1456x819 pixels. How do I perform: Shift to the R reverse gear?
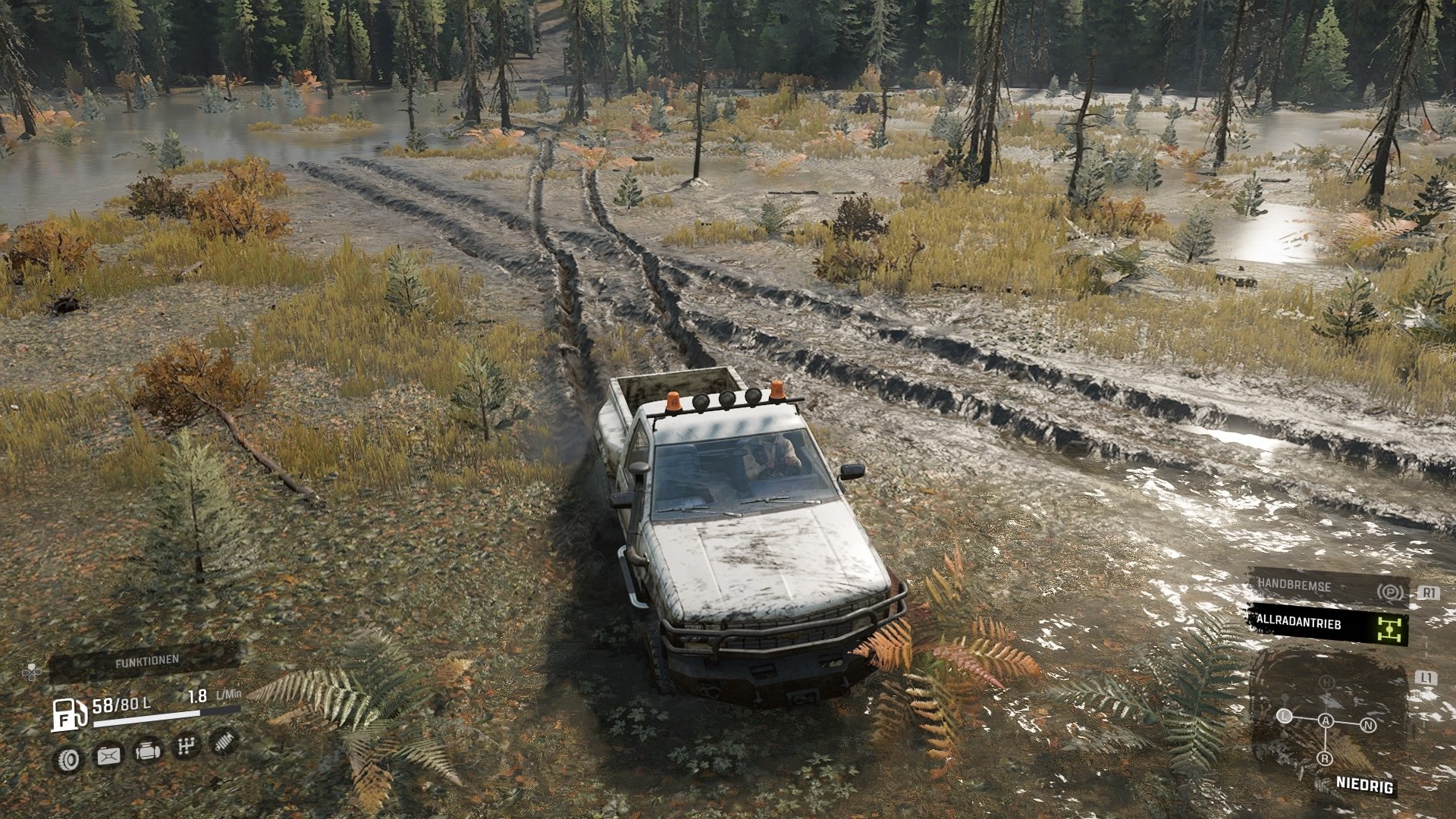coord(1324,758)
